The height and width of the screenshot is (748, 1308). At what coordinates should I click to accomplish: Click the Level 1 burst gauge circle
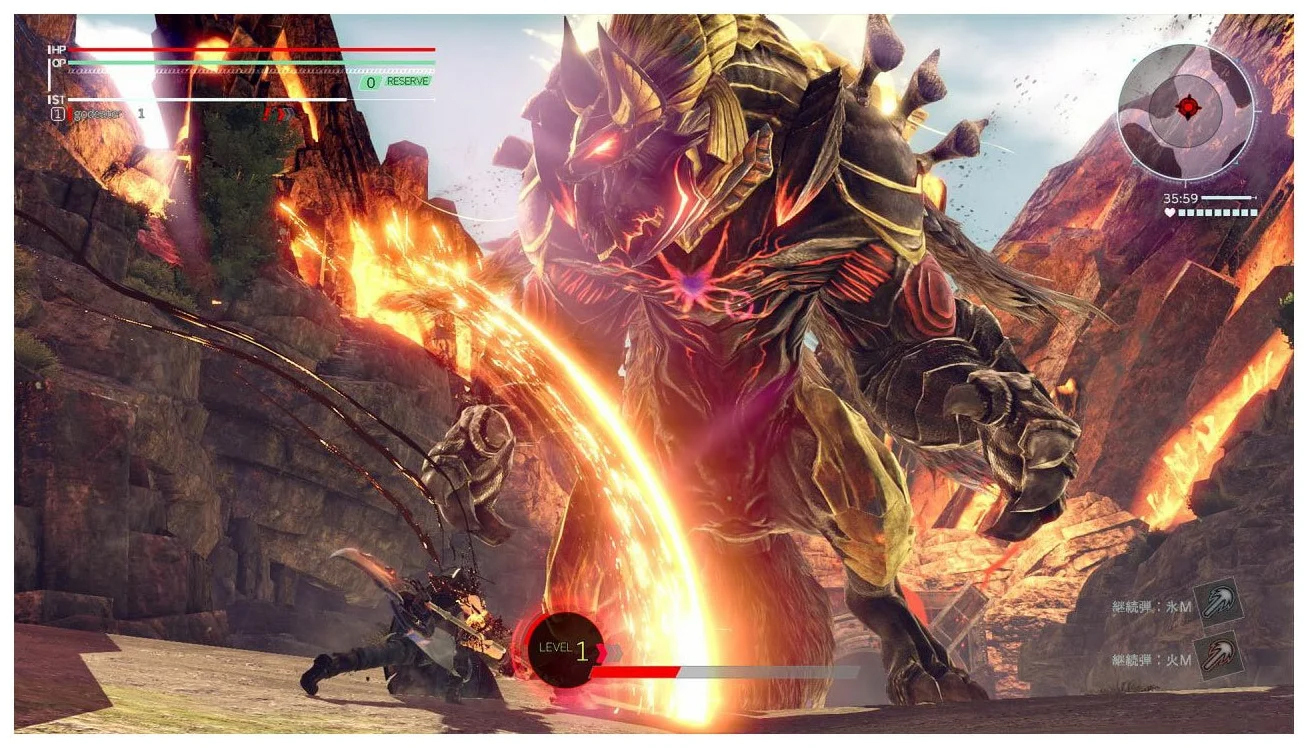[x=565, y=650]
